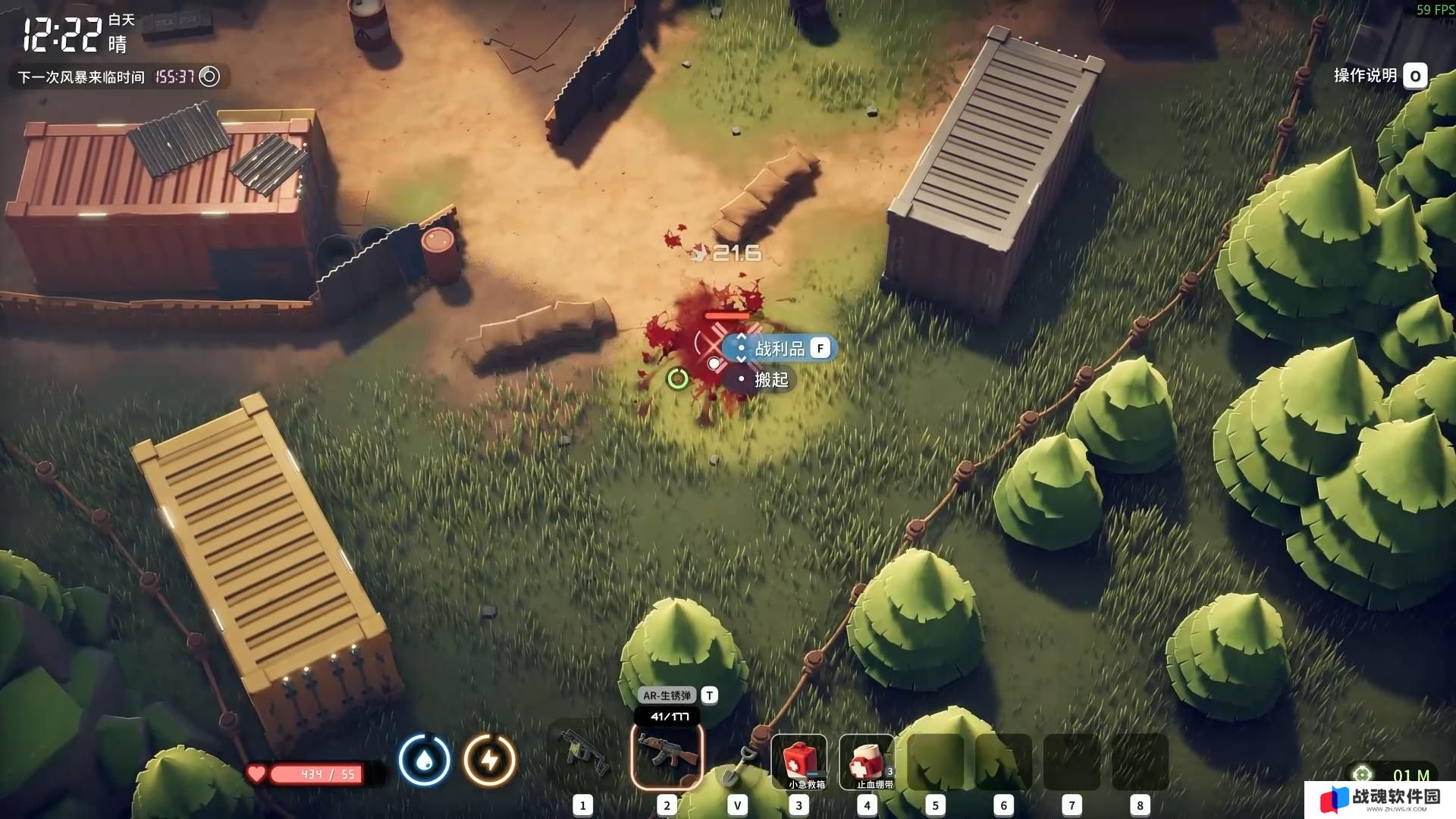This screenshot has width=1456, height=819.
Task: Select the AK rifle weapon slot
Action: pyautogui.click(x=667, y=755)
